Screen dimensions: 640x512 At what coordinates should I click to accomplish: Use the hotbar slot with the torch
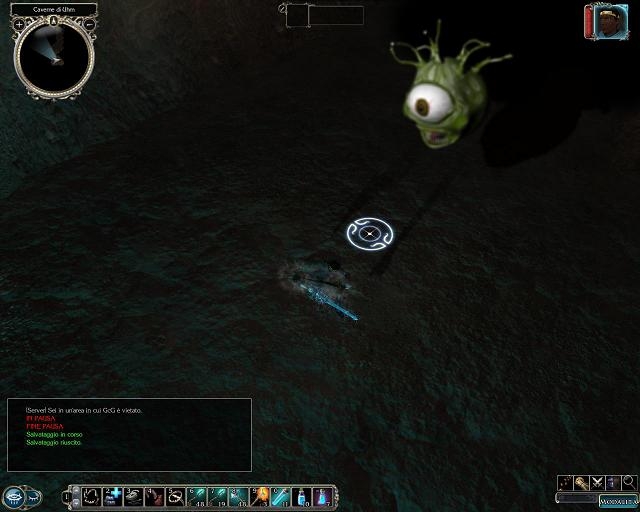(262, 496)
